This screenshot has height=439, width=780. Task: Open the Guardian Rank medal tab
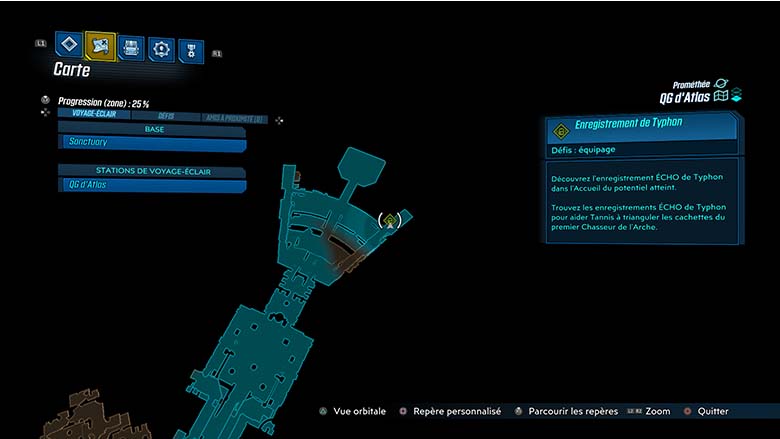(190, 50)
